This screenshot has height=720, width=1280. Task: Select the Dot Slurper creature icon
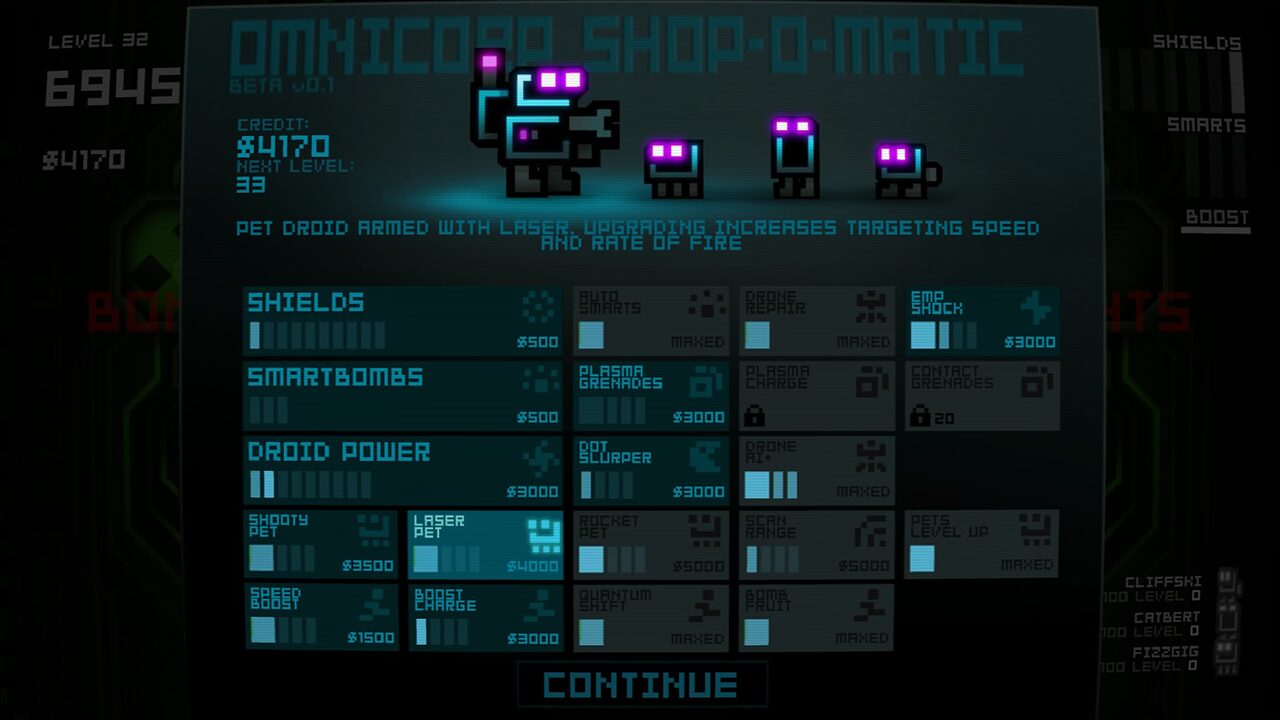(x=707, y=455)
